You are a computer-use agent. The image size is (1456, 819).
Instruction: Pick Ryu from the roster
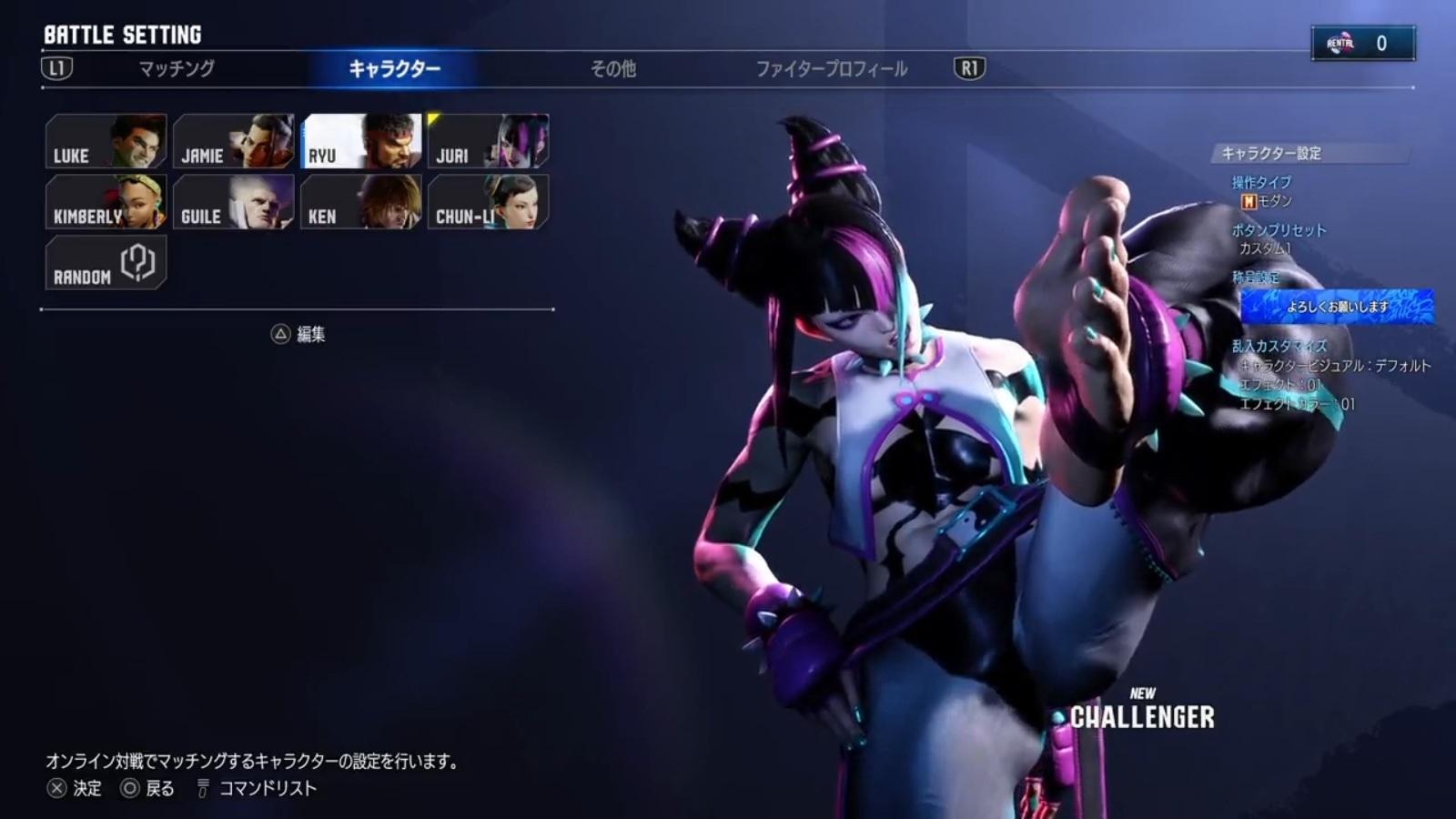tap(361, 141)
